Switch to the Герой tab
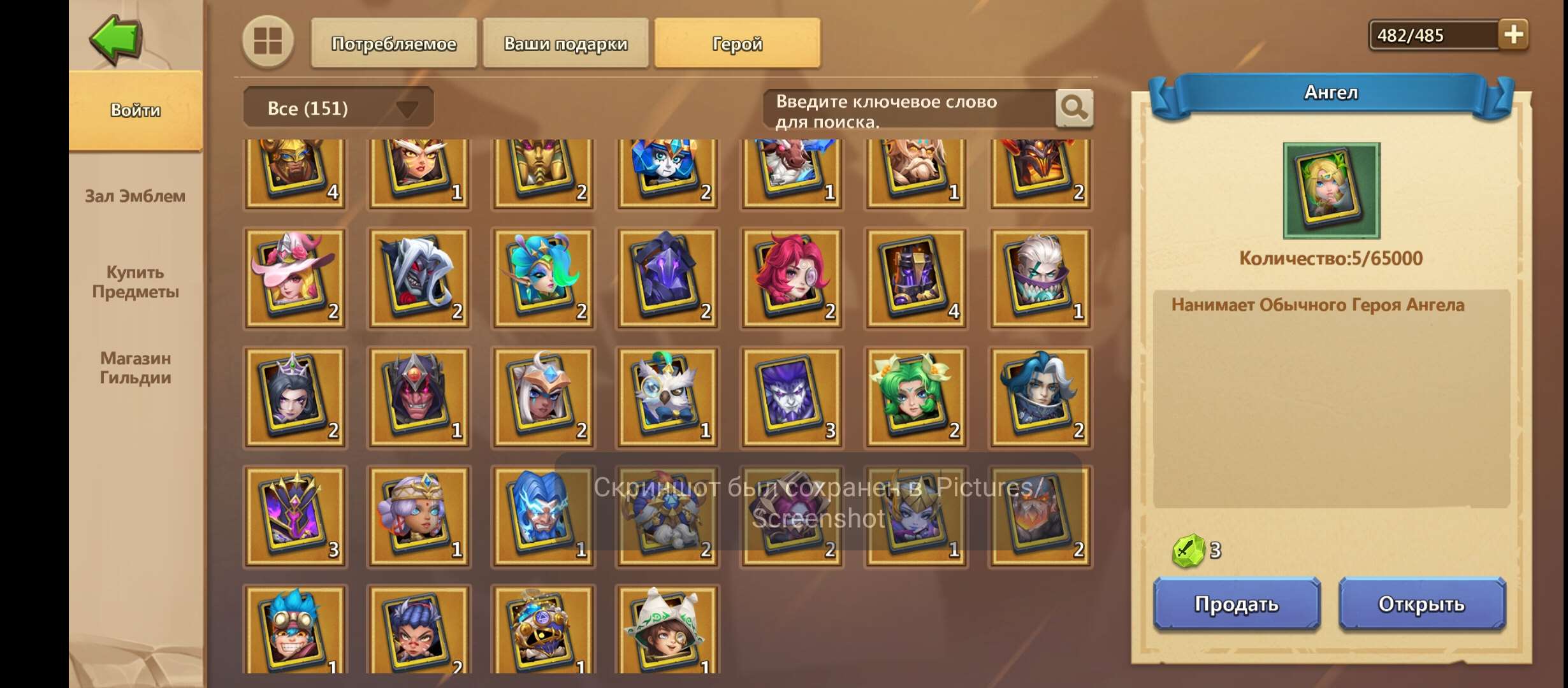This screenshot has height=688, width=1568. (x=736, y=43)
